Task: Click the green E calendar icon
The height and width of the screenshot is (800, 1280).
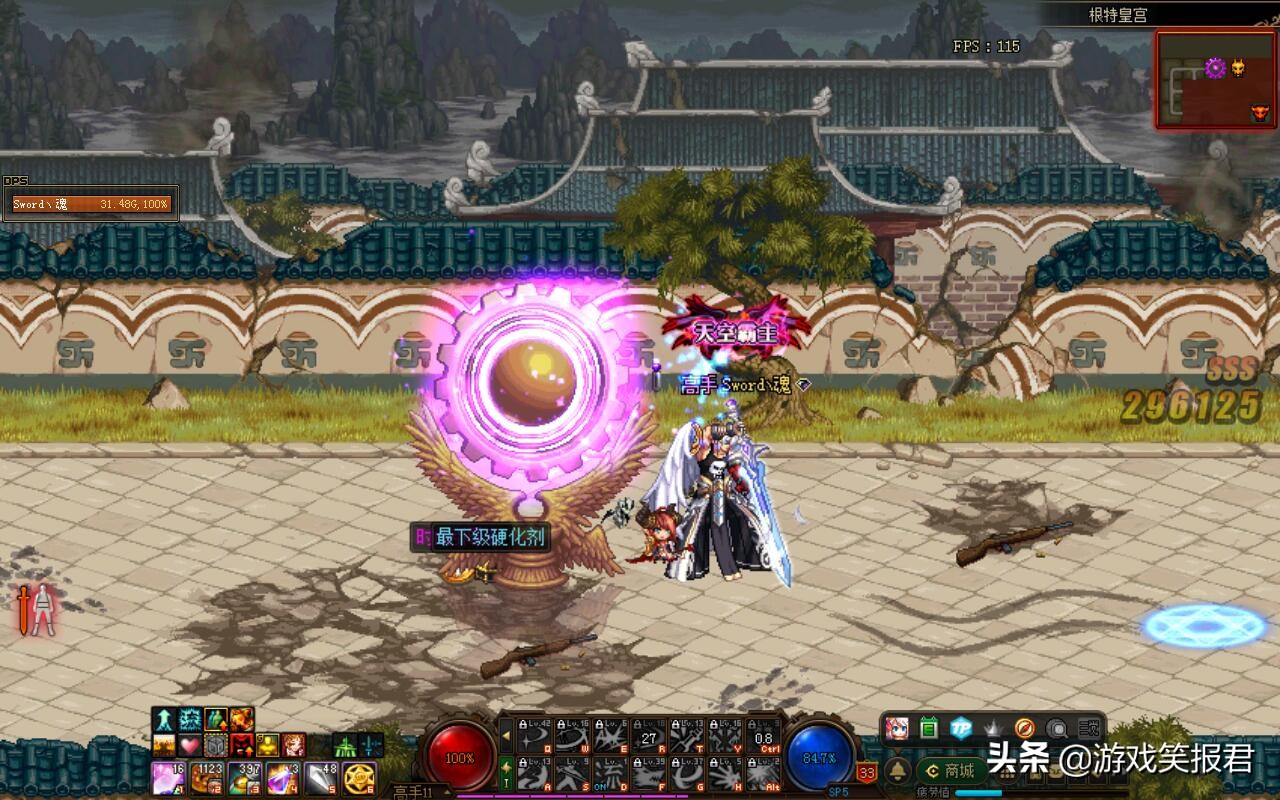Action: [x=928, y=728]
